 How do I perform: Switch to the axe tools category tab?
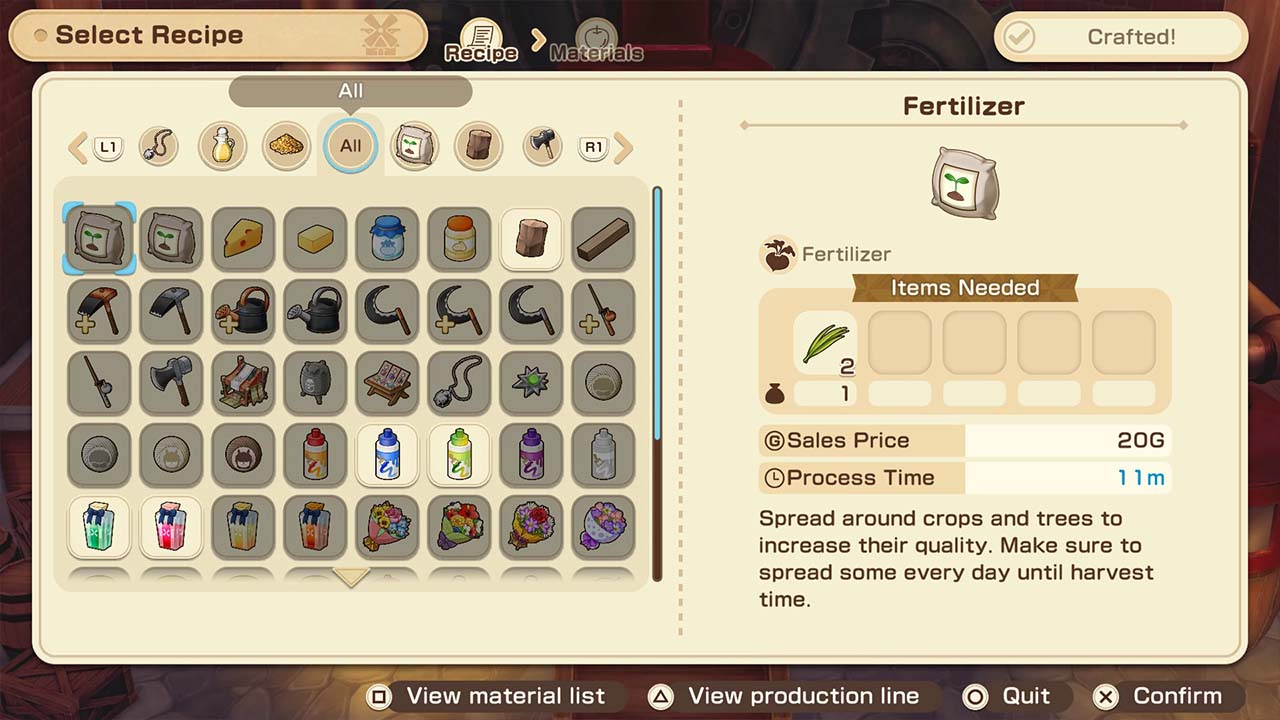coord(542,146)
